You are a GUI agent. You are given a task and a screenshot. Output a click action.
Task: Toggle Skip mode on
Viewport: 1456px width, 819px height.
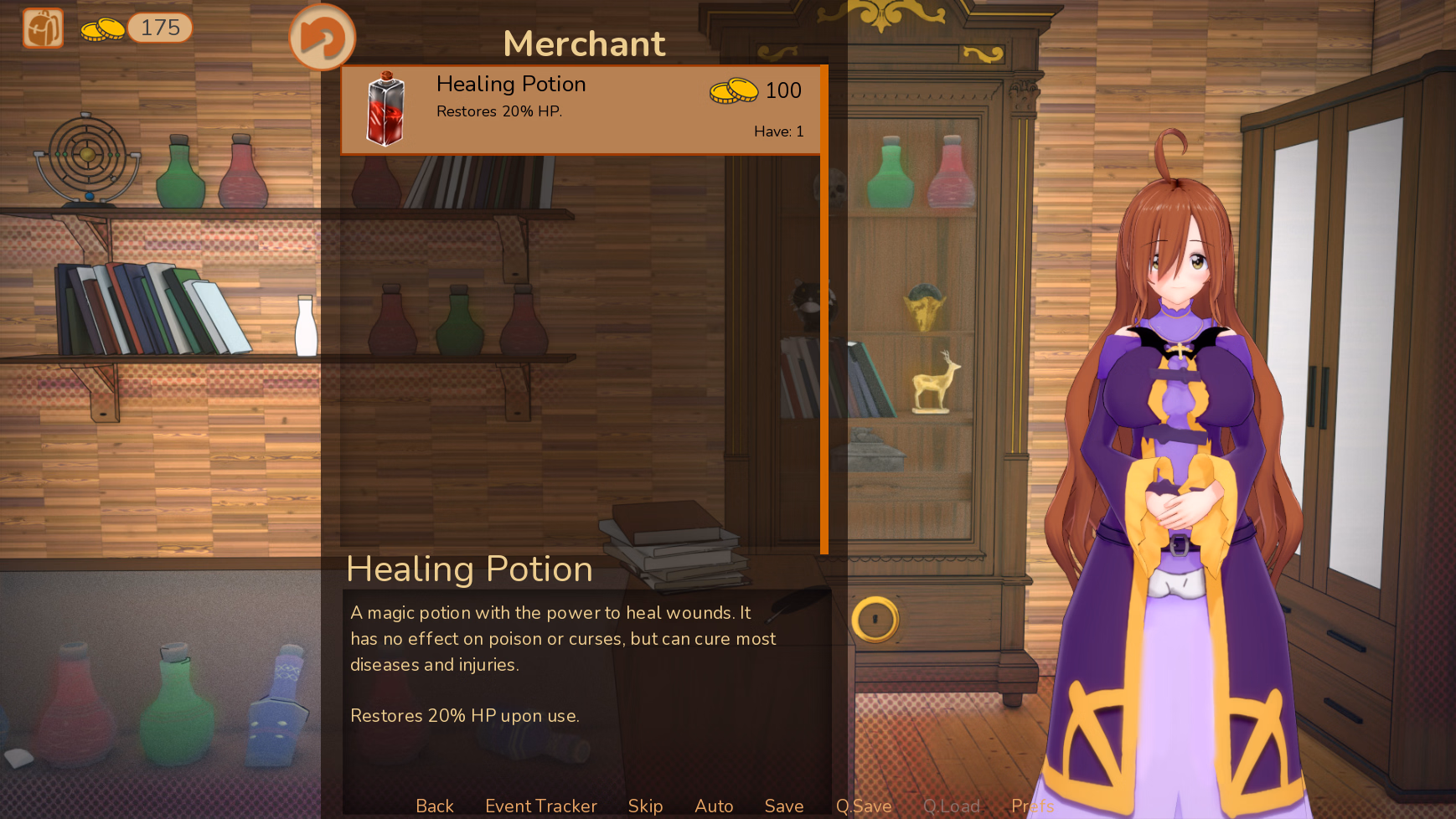pos(645,806)
